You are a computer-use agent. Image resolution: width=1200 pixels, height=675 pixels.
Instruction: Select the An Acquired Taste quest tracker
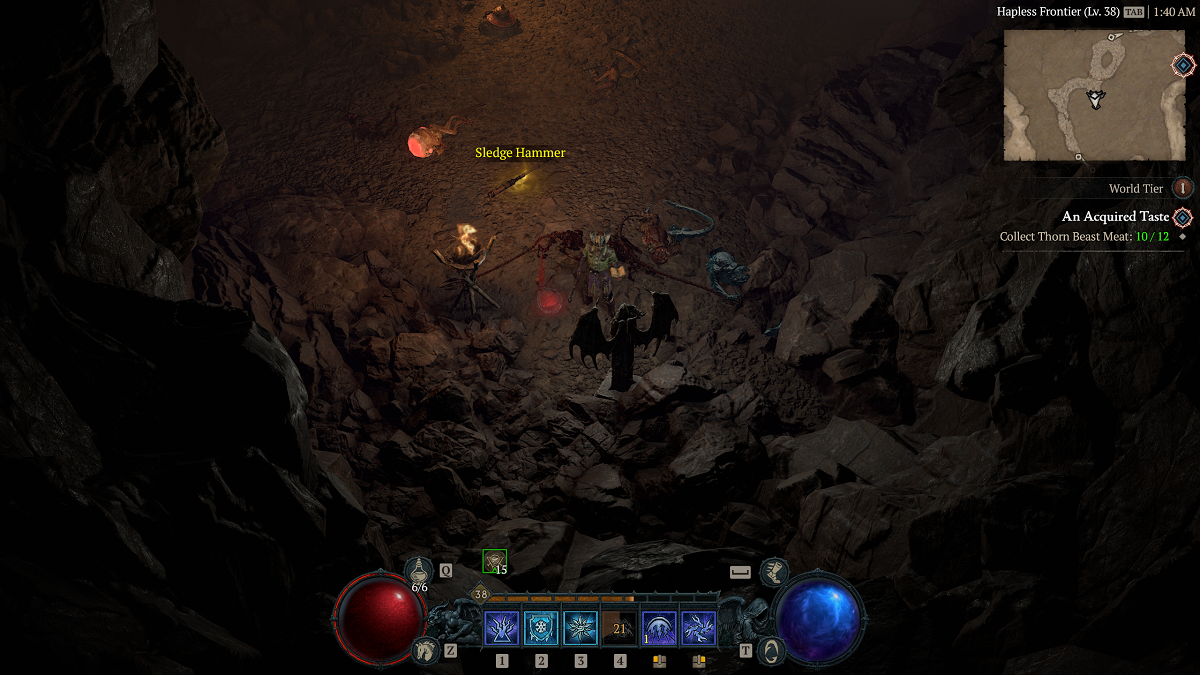pyautogui.click(x=1115, y=217)
